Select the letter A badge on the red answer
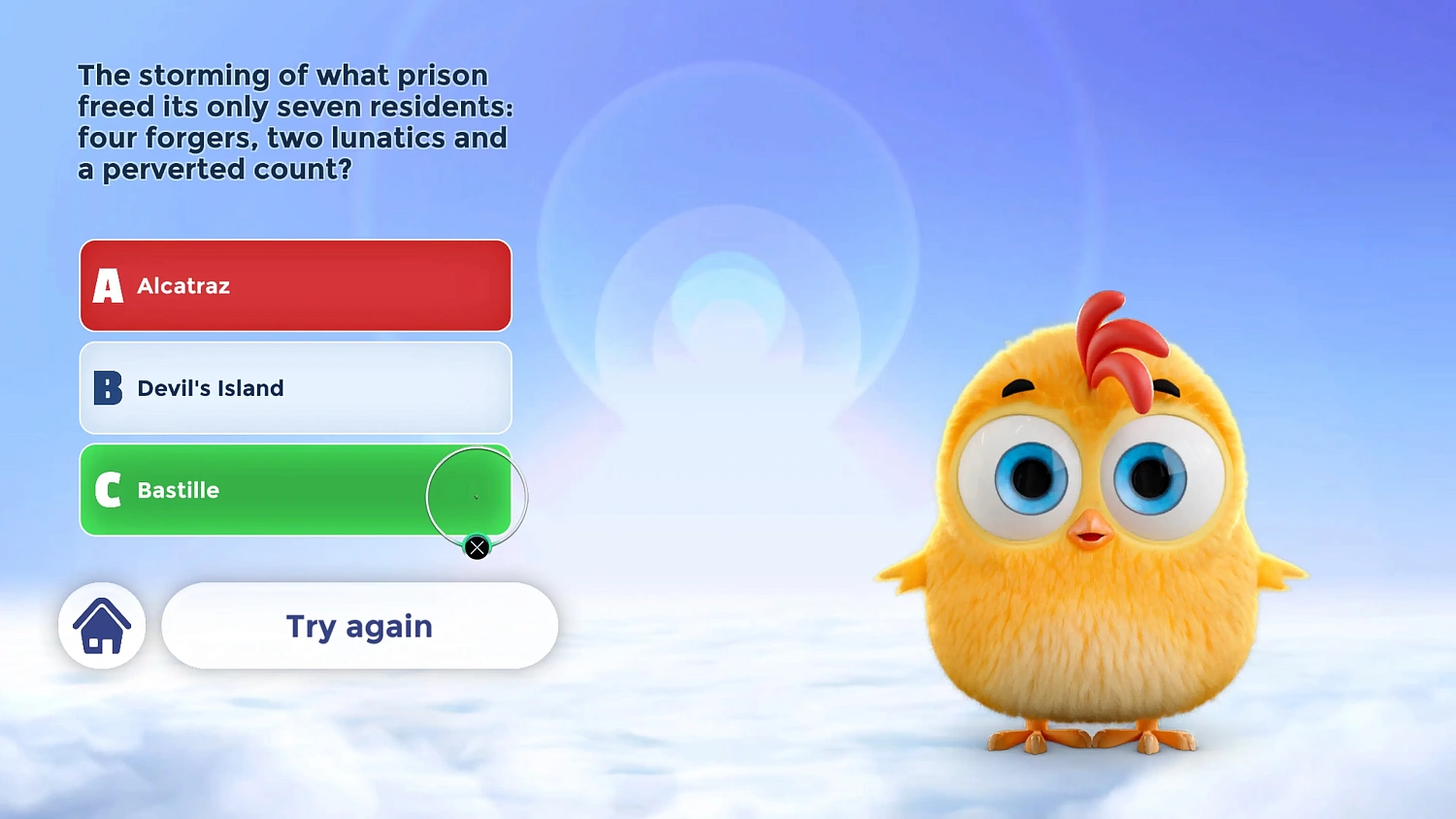This screenshot has height=819, width=1456. (x=107, y=285)
